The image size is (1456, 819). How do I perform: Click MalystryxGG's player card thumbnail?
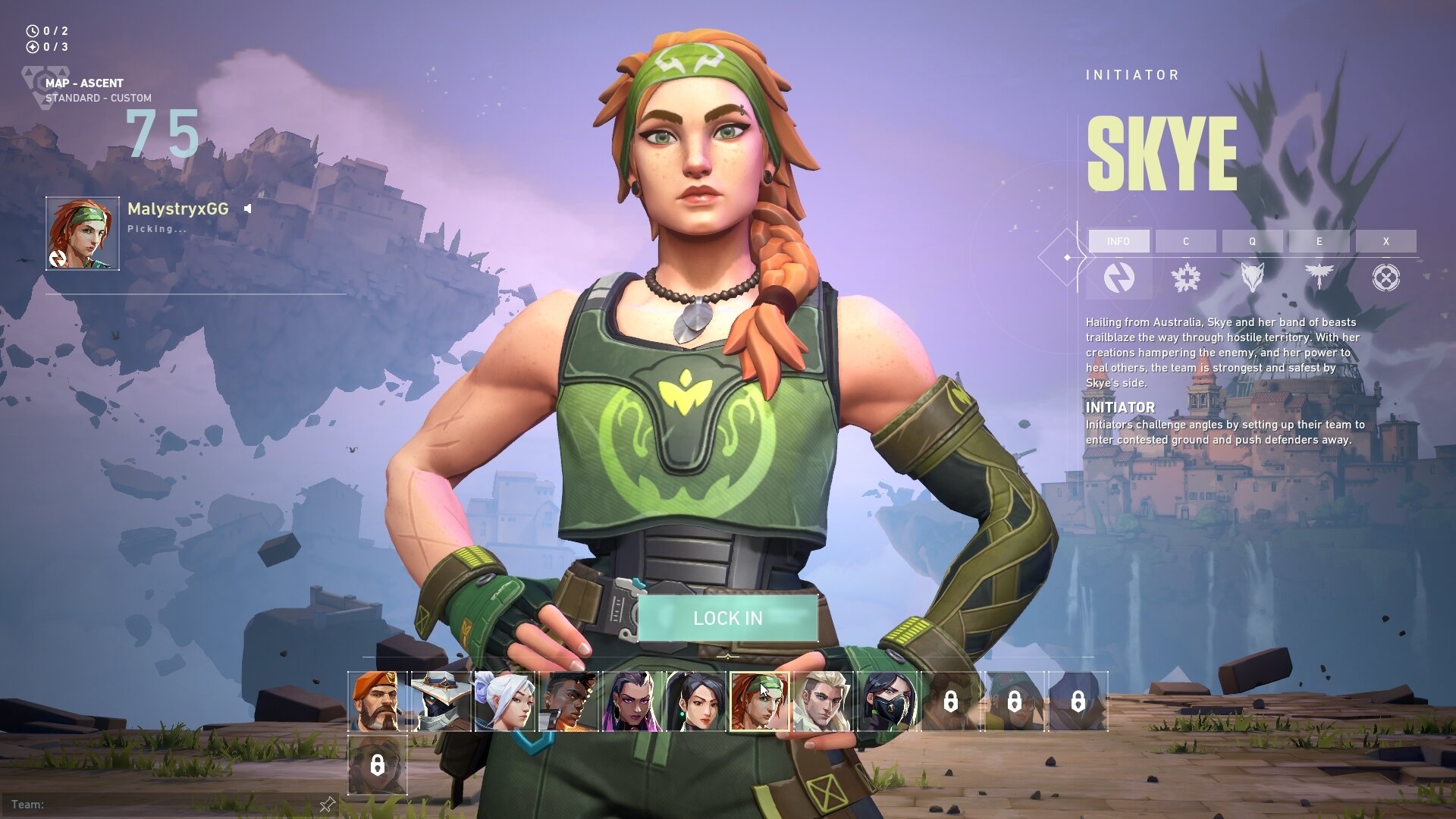coord(82,231)
